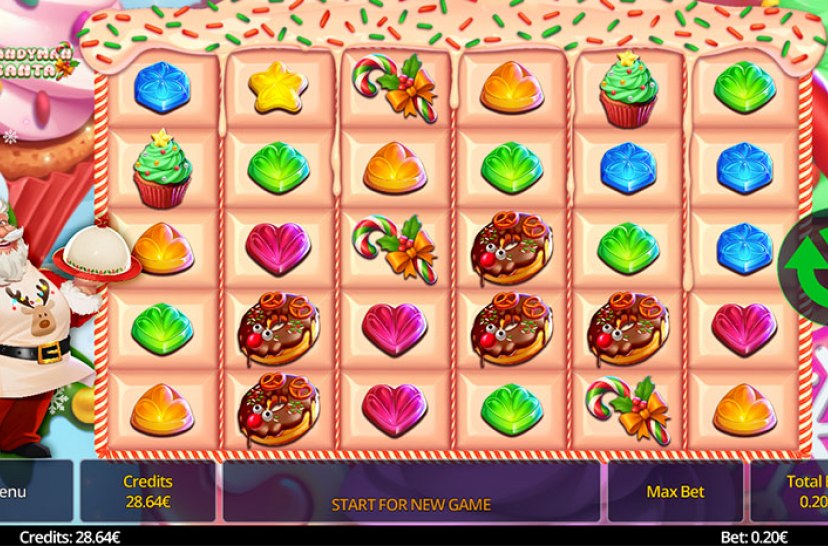Open the Menu button
The image size is (828, 546).
coord(30,491)
